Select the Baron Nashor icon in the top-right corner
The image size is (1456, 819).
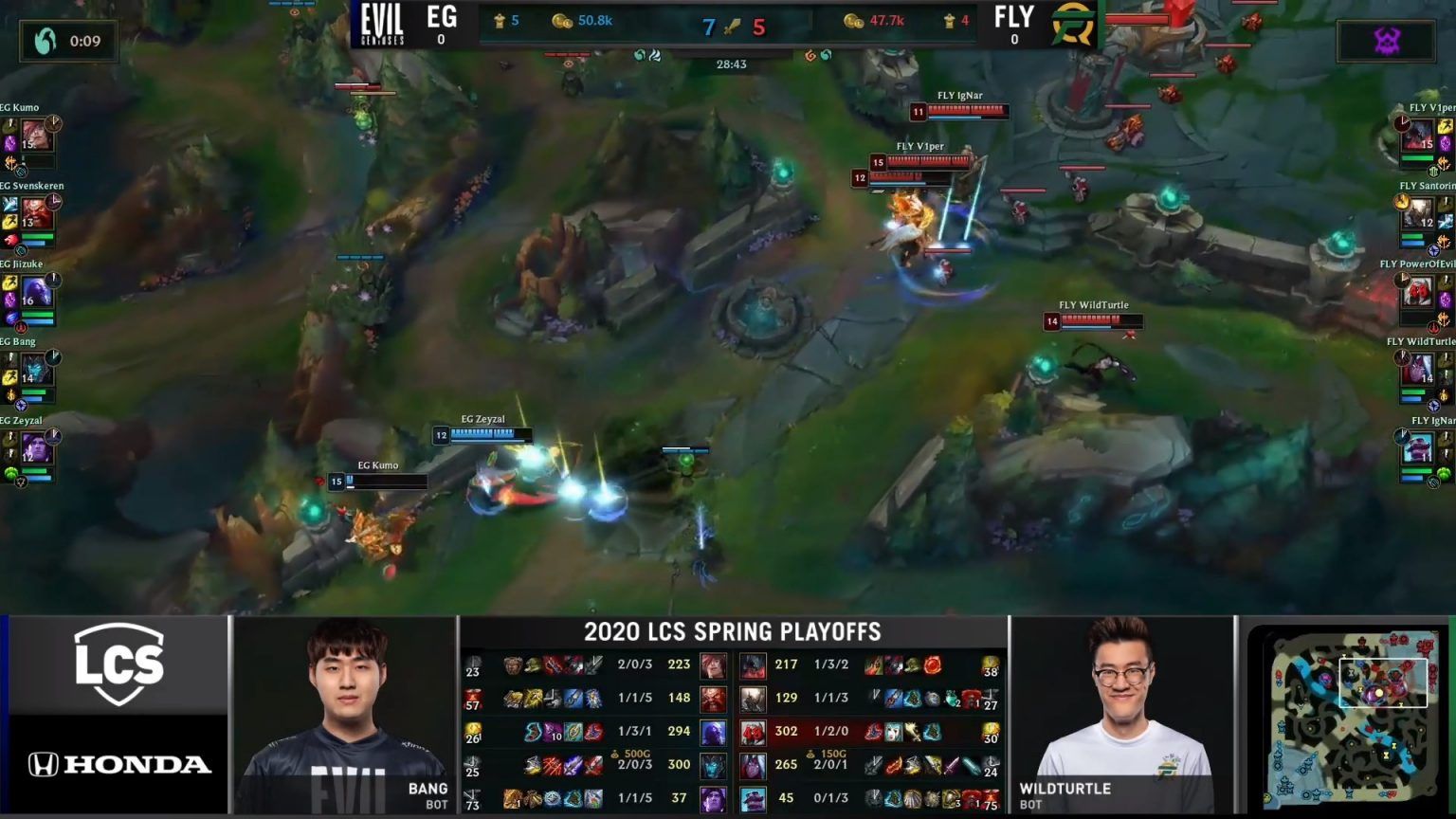(x=1386, y=40)
